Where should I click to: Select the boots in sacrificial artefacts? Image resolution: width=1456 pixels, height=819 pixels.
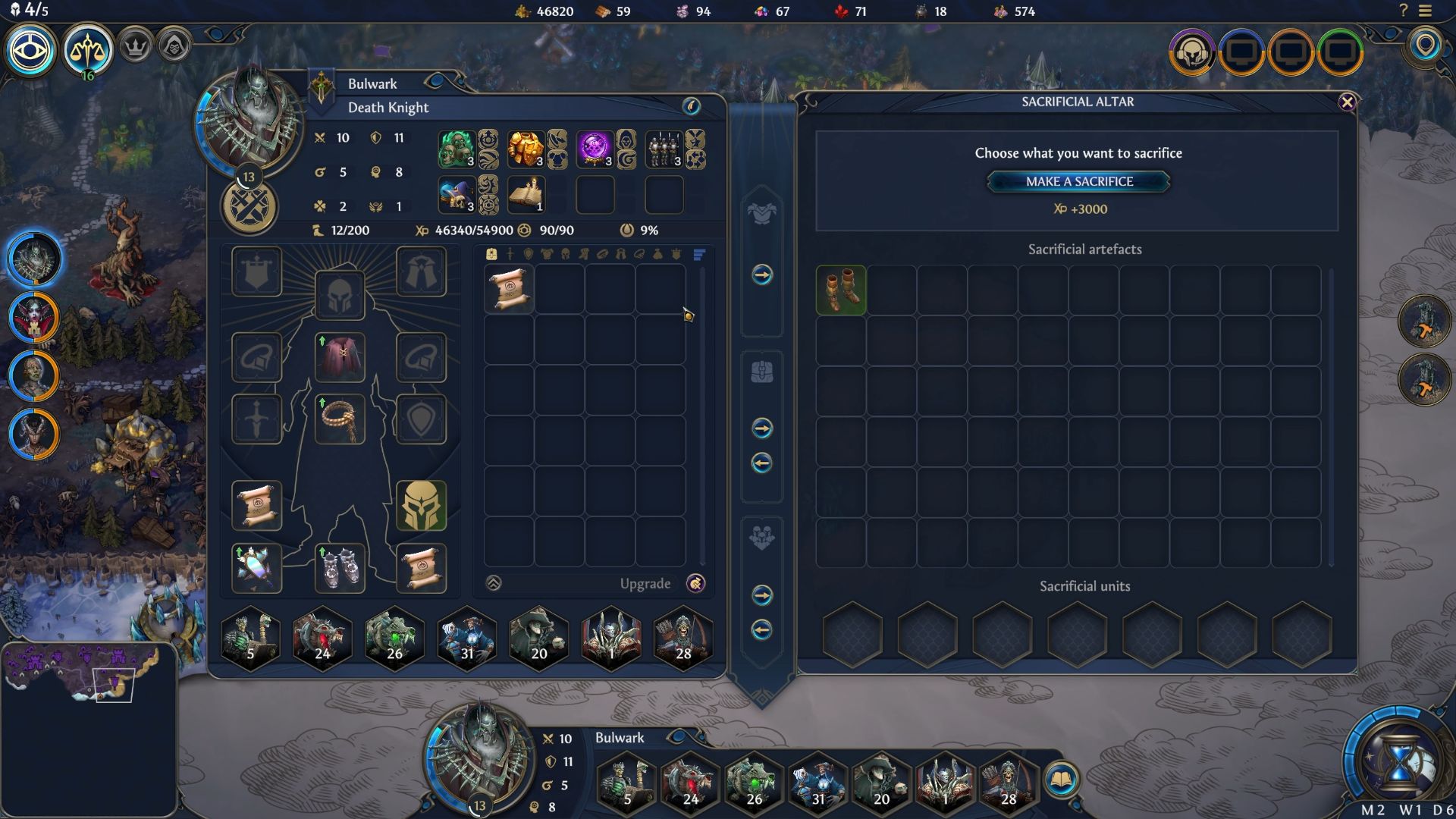[x=841, y=290]
